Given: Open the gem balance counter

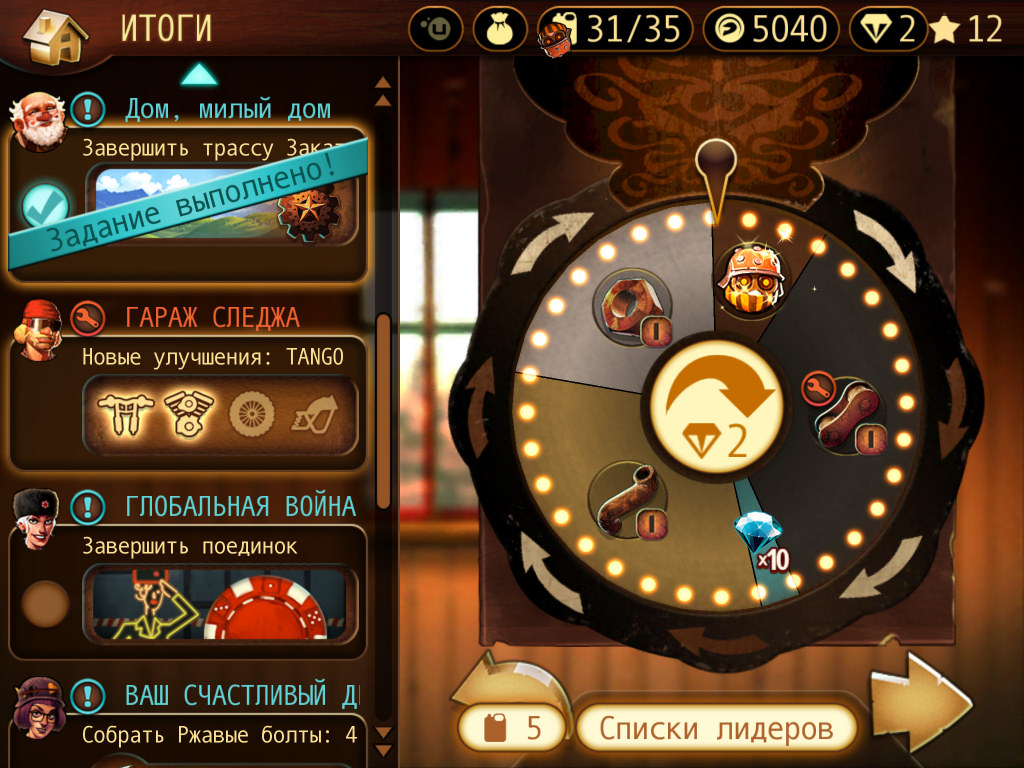Looking at the screenshot, I should tap(888, 29).
